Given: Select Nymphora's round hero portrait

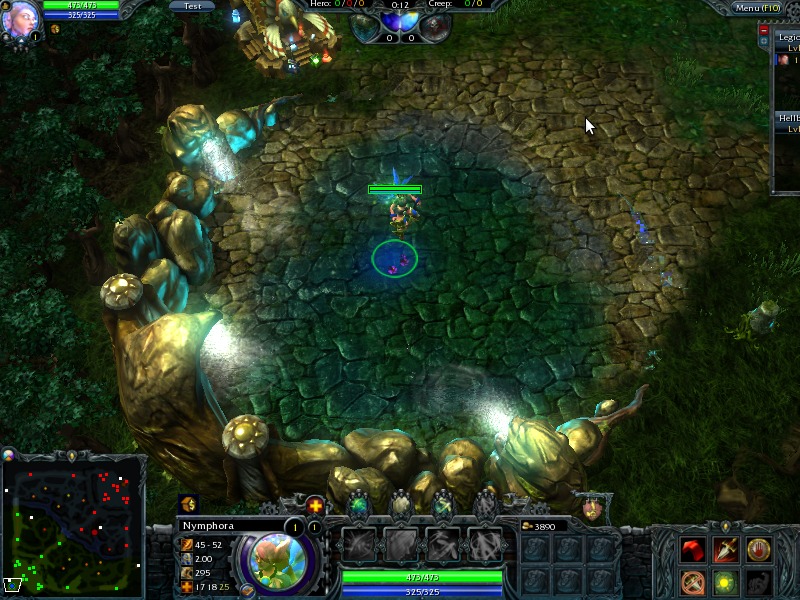Looking at the screenshot, I should 274,558.
